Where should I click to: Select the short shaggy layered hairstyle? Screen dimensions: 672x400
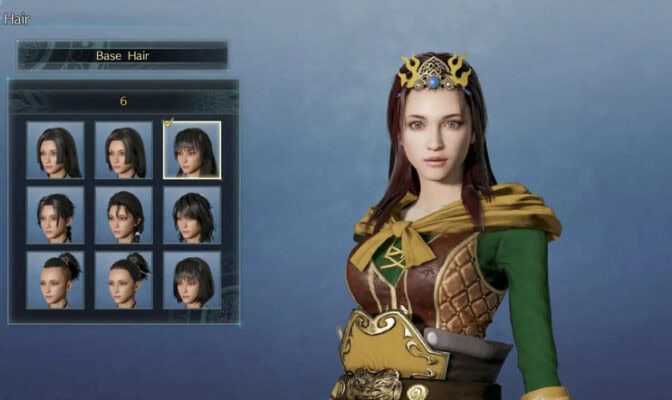coord(192,215)
